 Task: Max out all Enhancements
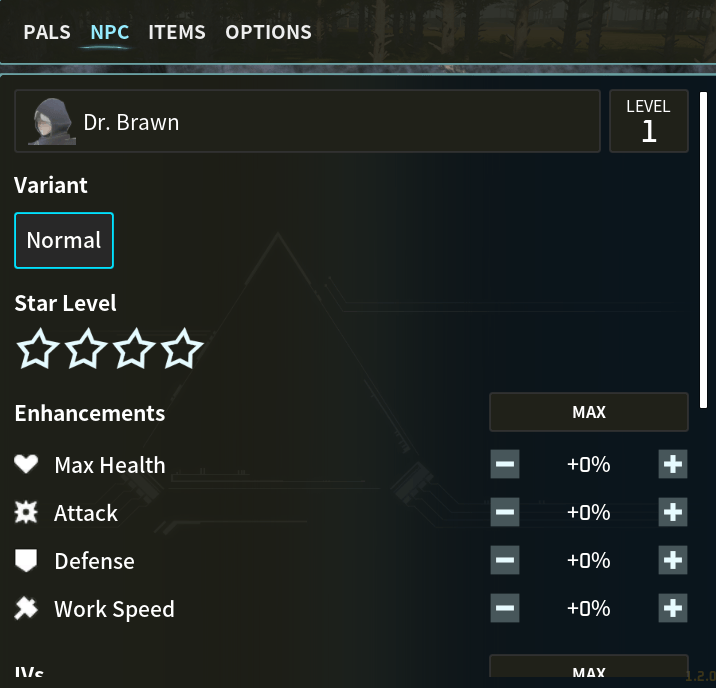point(588,412)
